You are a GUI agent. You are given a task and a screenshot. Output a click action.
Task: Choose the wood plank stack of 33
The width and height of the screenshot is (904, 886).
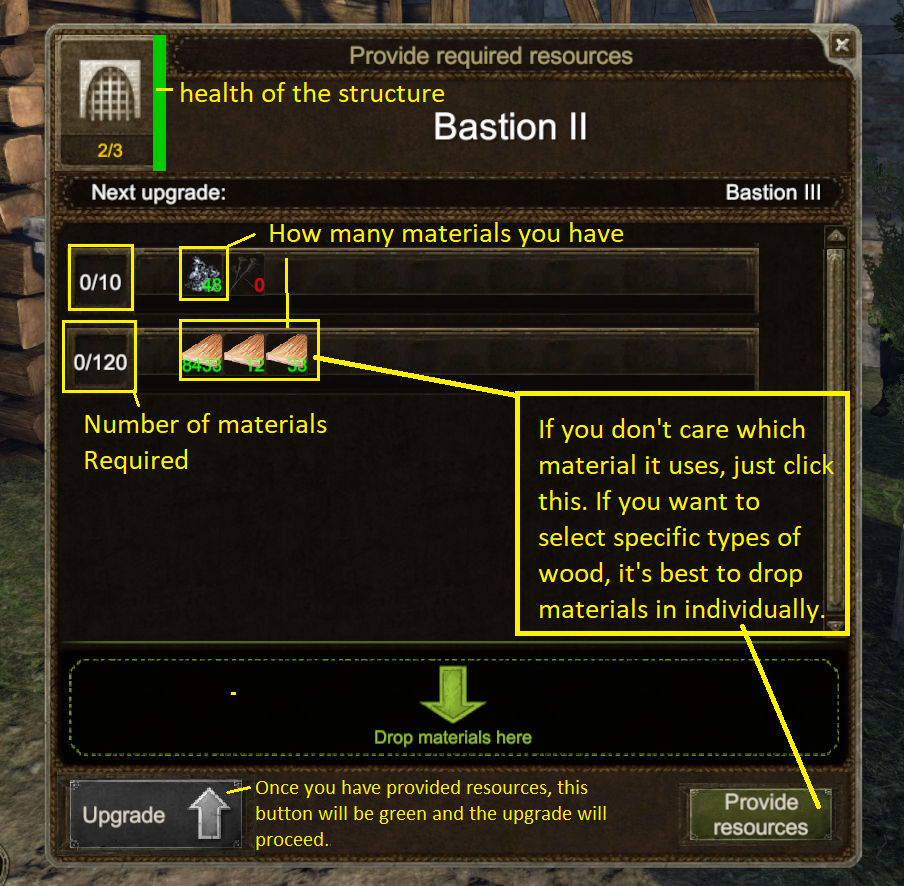(x=291, y=350)
